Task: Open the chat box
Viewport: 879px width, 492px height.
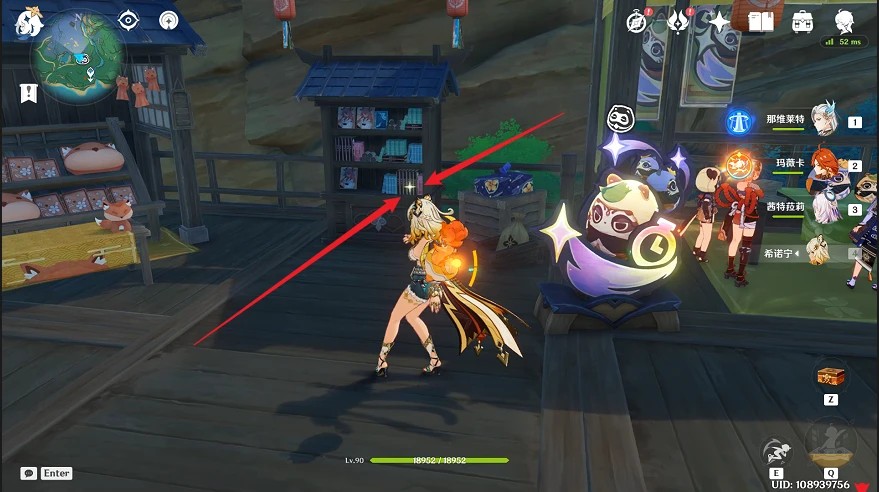Action: 29,473
